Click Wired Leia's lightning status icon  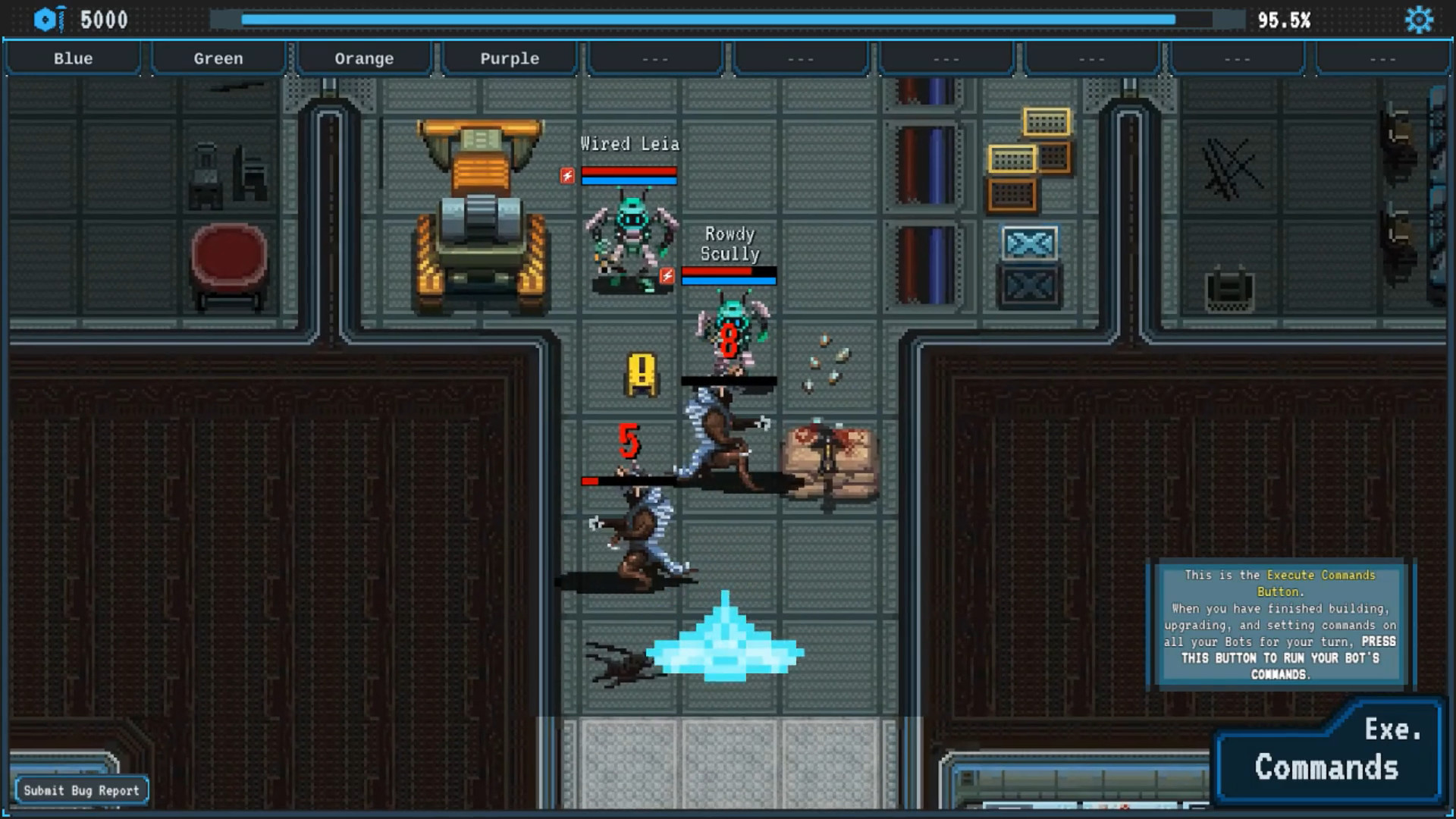click(x=565, y=176)
